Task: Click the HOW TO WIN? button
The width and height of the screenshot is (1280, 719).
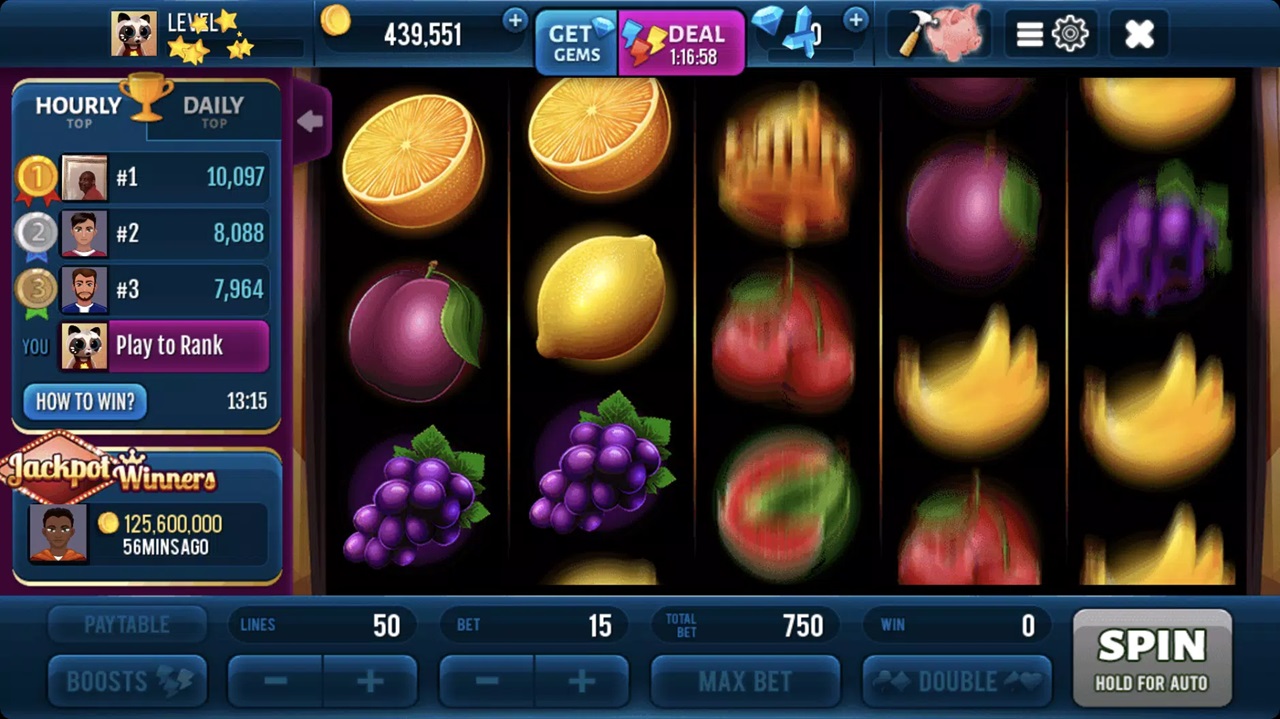Action: click(x=85, y=402)
